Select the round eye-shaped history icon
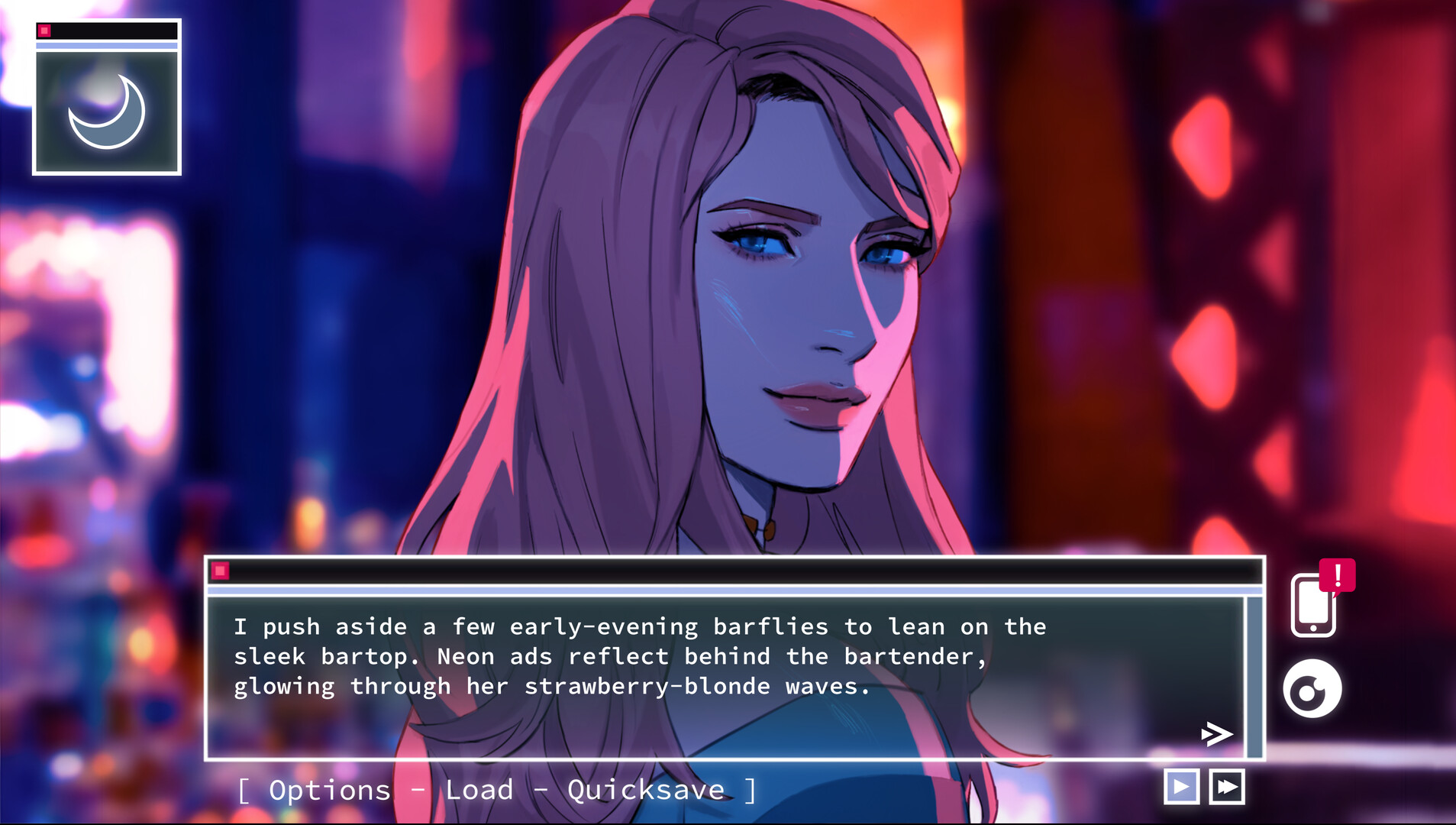 tap(1315, 687)
